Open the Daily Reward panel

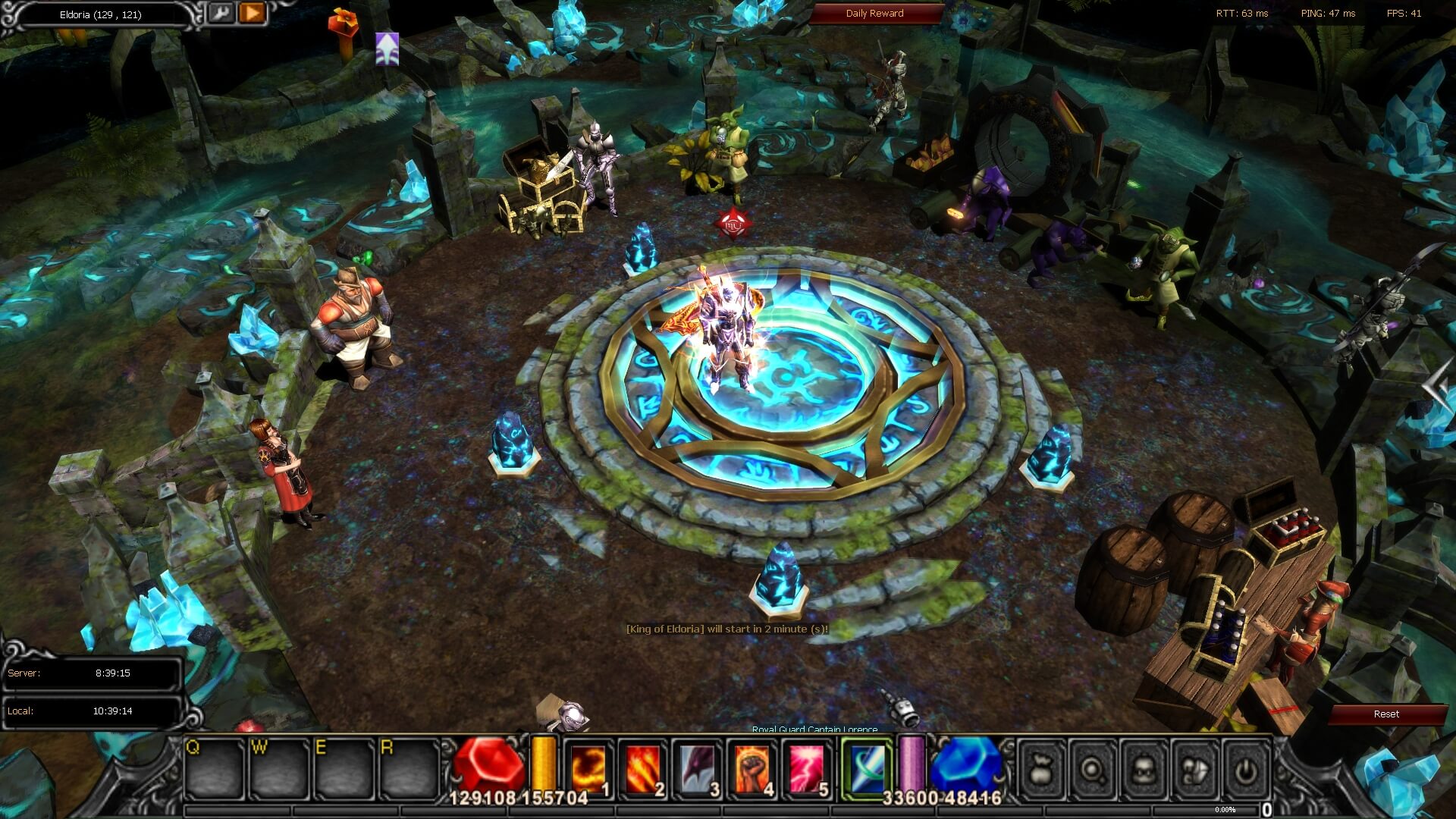click(x=874, y=14)
